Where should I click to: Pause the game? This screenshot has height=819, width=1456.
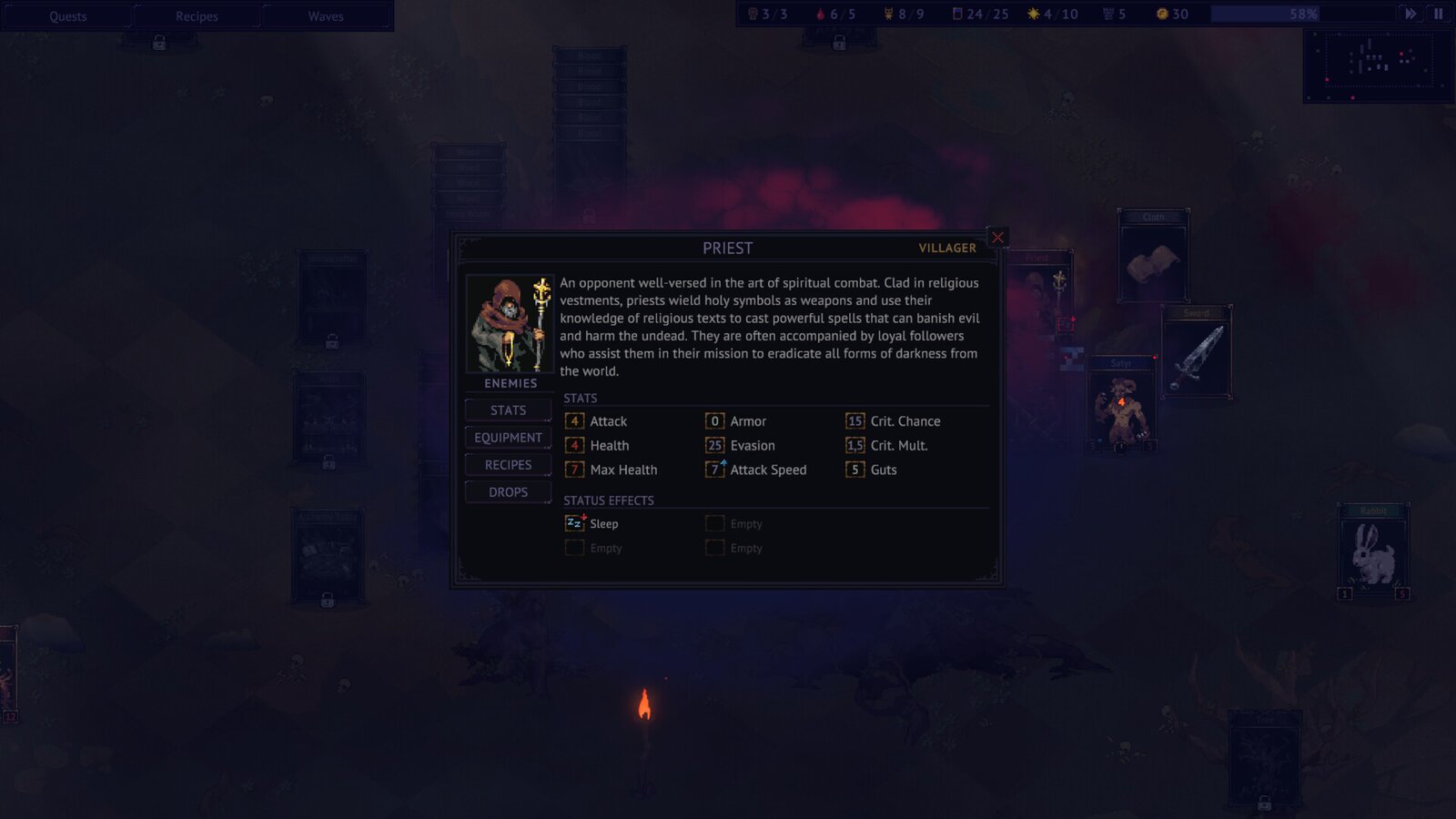(1439, 14)
